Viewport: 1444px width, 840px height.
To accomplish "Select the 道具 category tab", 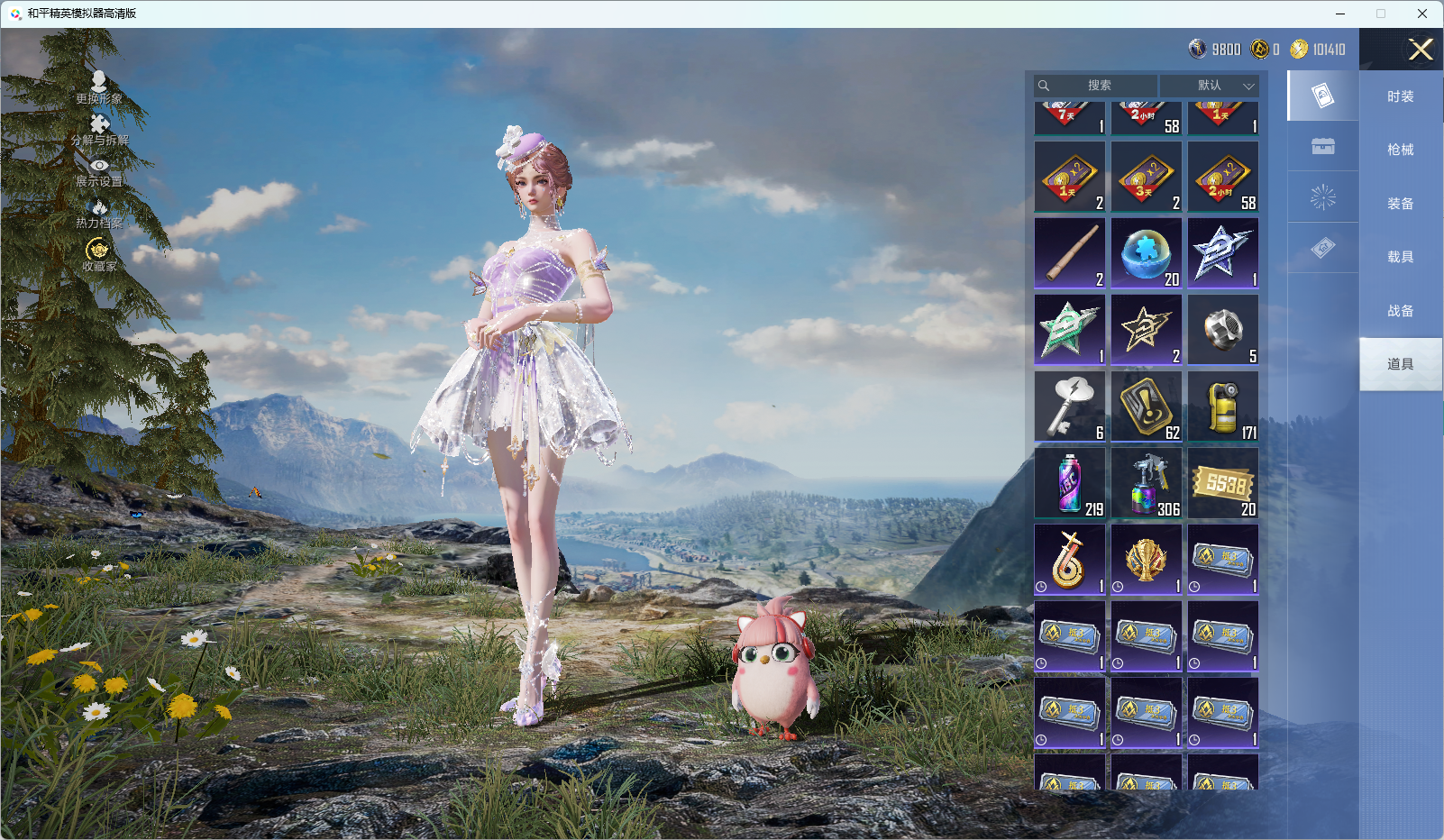I will 1400,364.
